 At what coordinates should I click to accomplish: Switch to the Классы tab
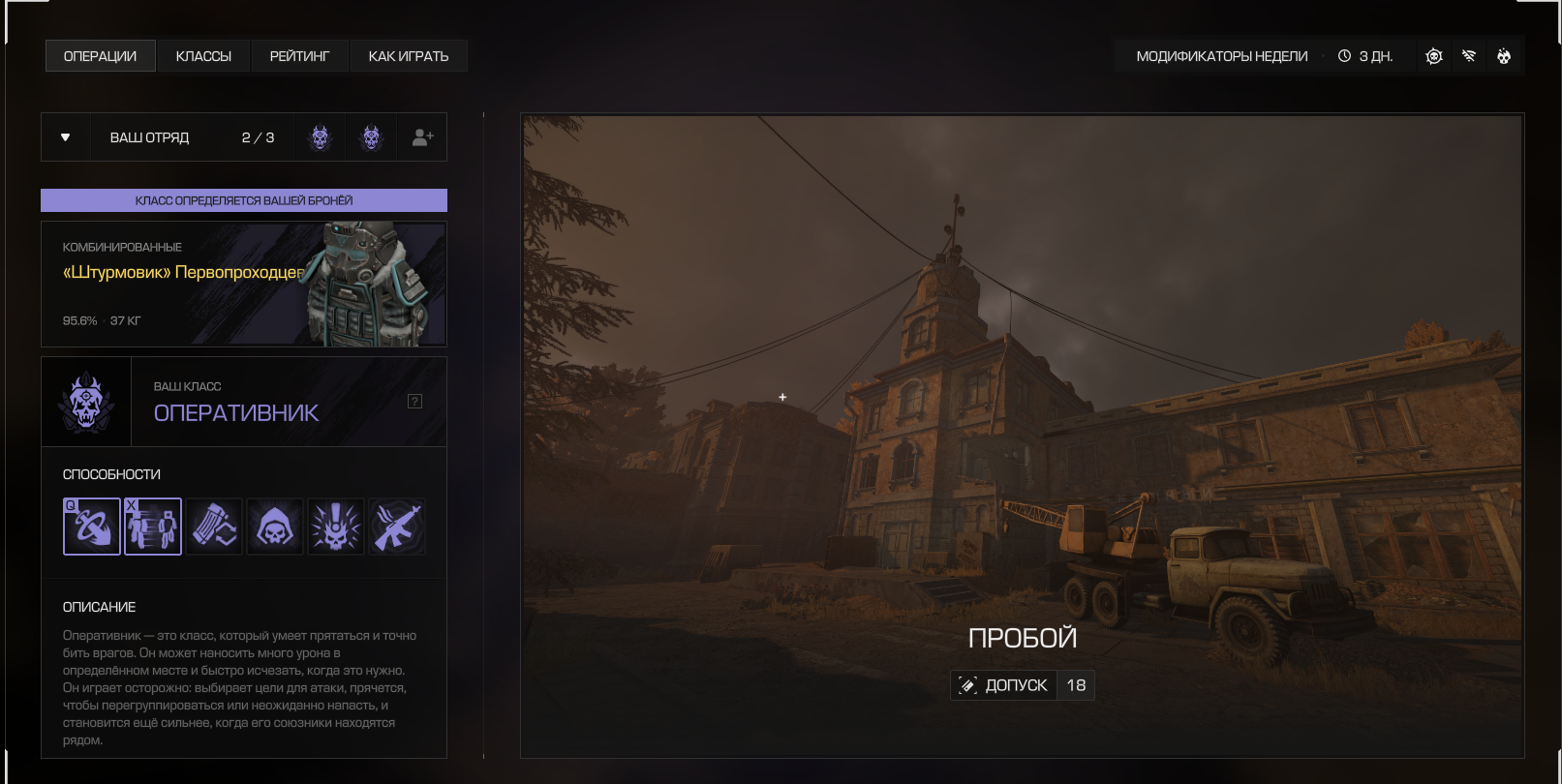click(x=203, y=56)
